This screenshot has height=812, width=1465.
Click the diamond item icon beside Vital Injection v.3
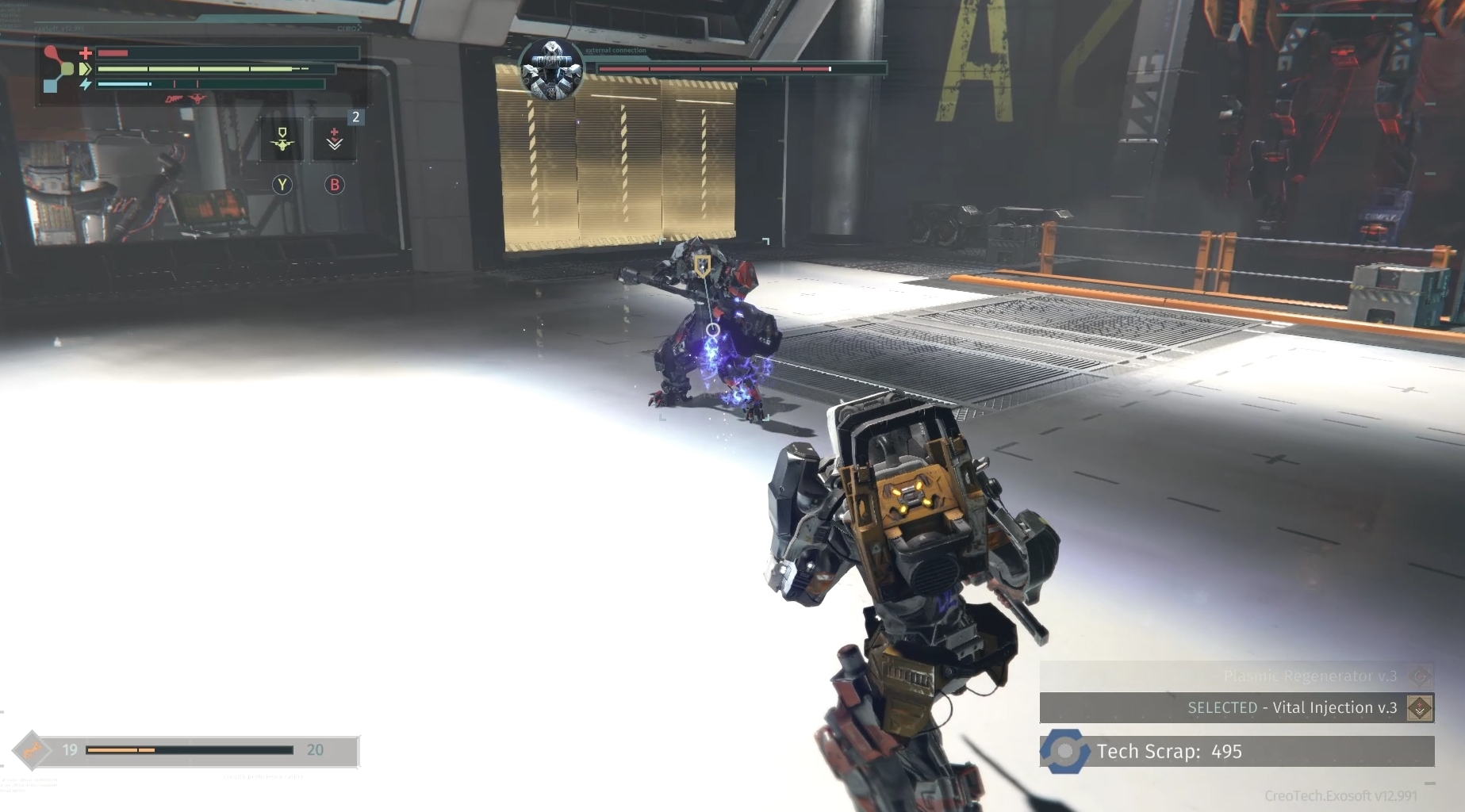[1419, 708]
